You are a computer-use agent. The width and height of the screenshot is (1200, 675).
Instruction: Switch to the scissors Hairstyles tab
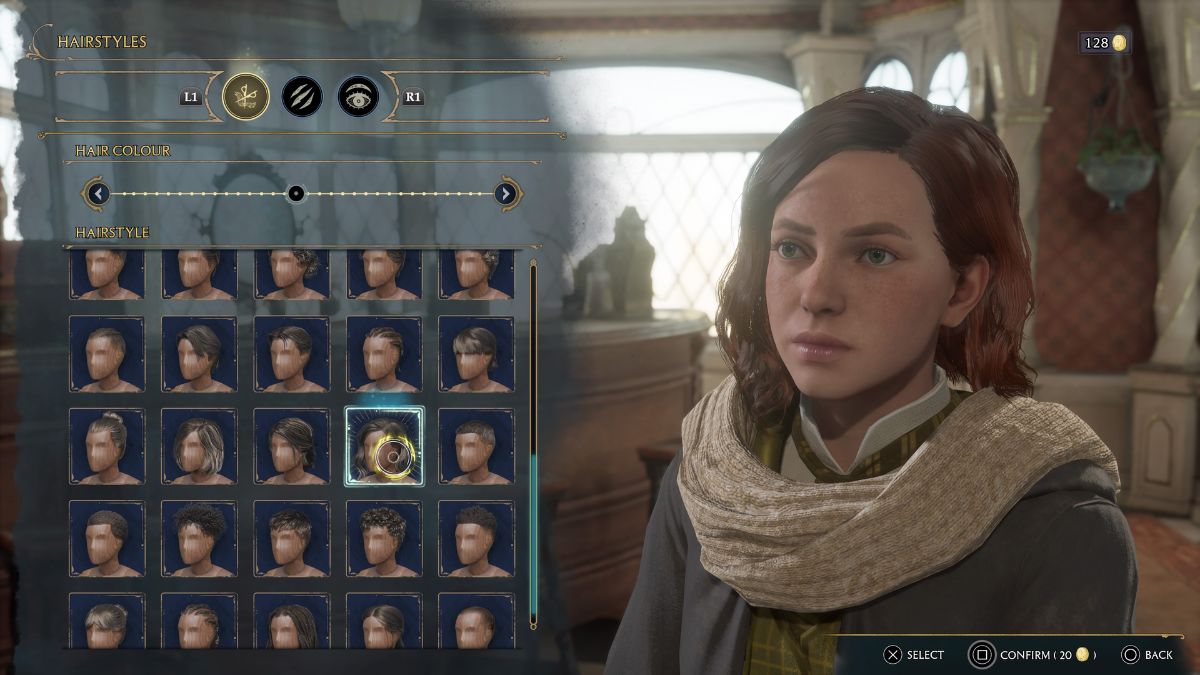point(246,97)
